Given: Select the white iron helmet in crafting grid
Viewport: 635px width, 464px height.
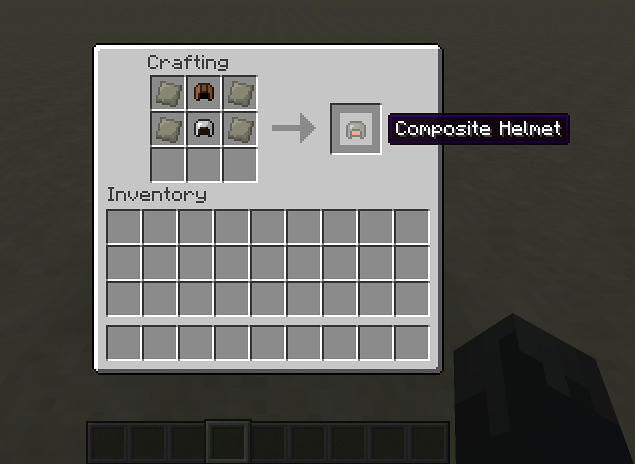Looking at the screenshot, I should tap(204, 129).
